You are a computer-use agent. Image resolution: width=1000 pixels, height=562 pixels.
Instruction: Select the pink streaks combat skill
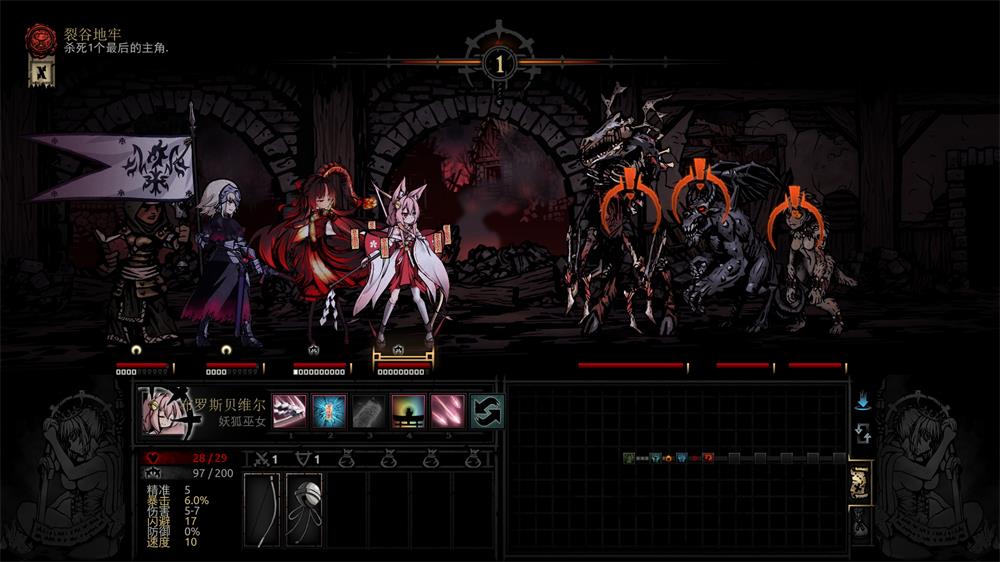pos(448,411)
